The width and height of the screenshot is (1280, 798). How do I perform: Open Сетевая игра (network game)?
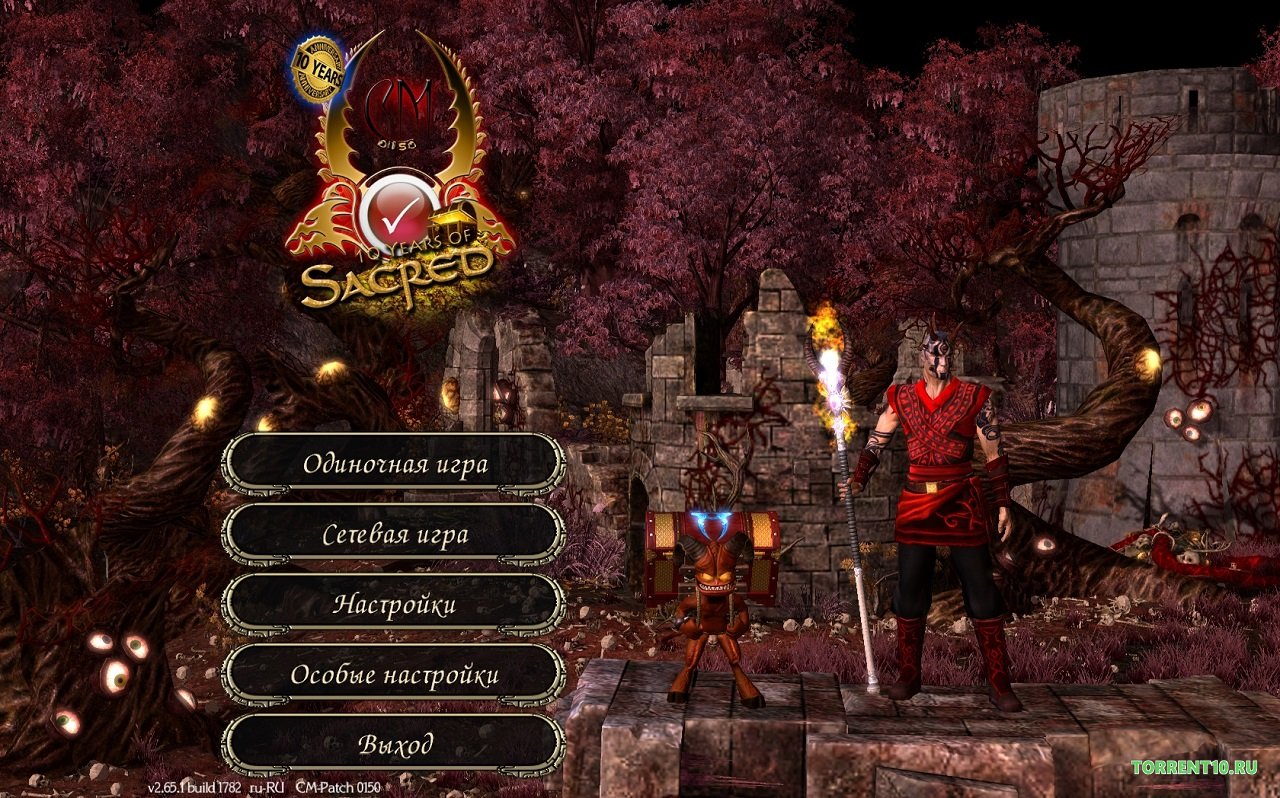click(x=394, y=534)
